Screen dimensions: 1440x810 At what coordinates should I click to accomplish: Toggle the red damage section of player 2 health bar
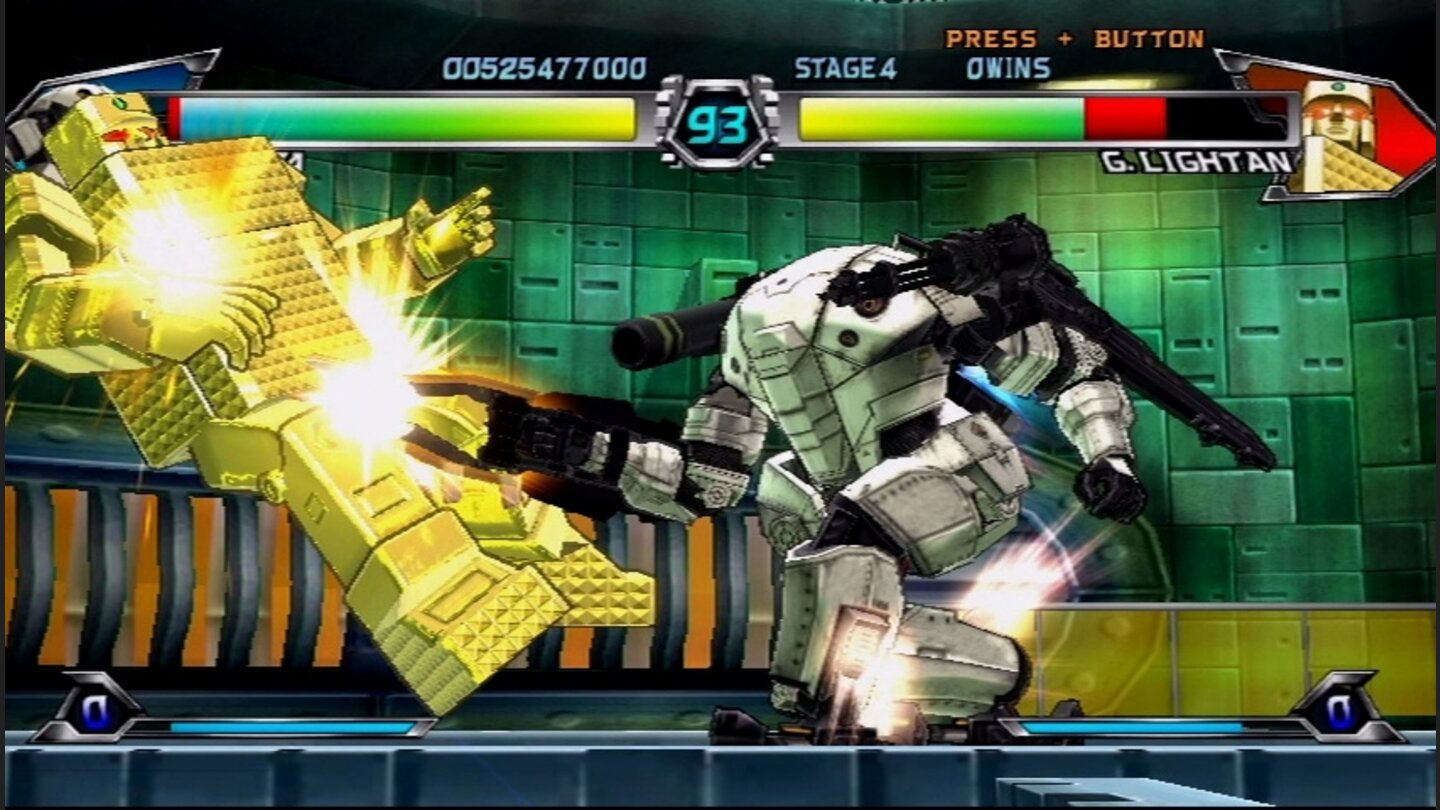1123,117
